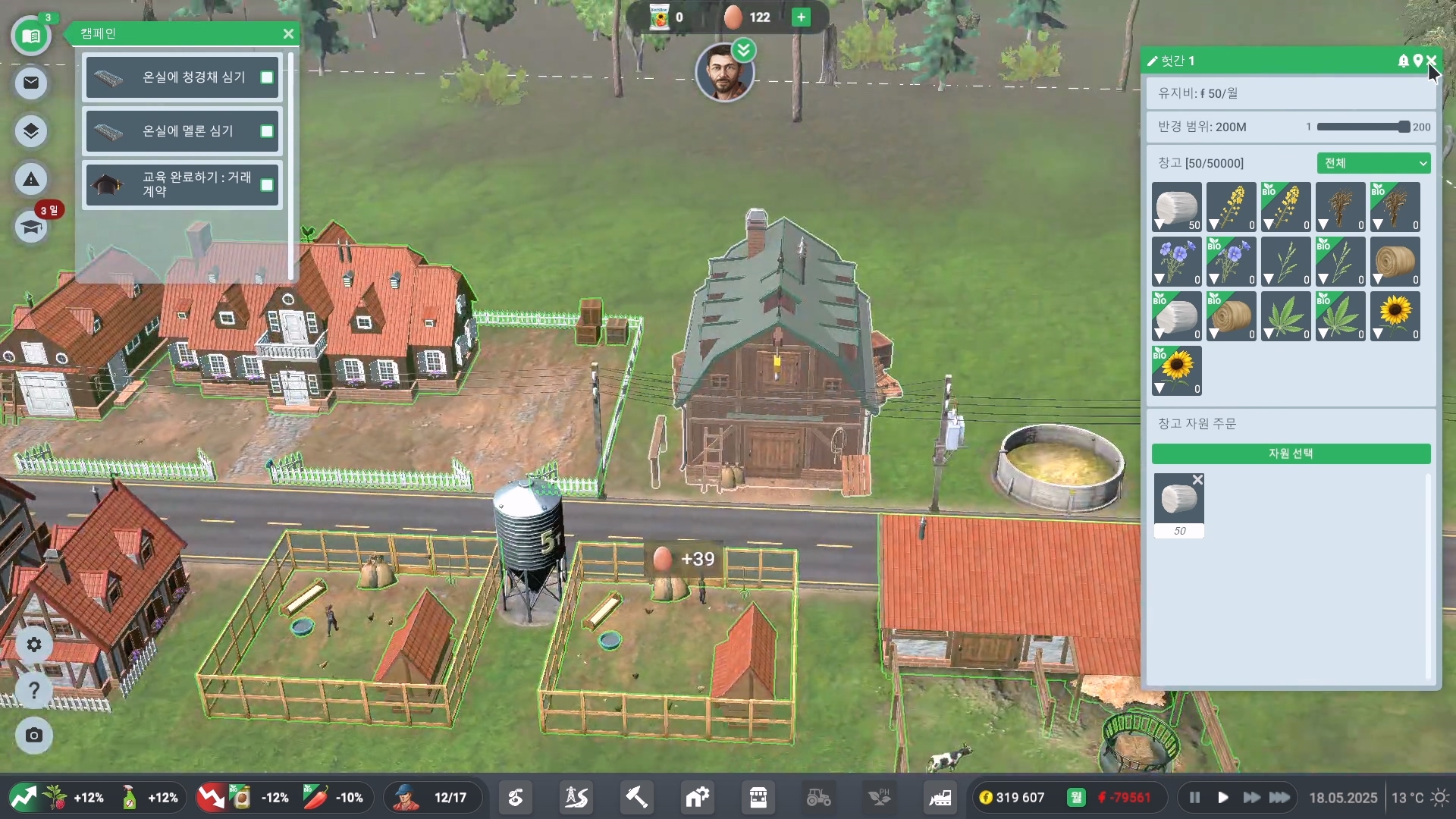Remove the queued 50 bale order
1456x819 pixels.
click(1197, 480)
